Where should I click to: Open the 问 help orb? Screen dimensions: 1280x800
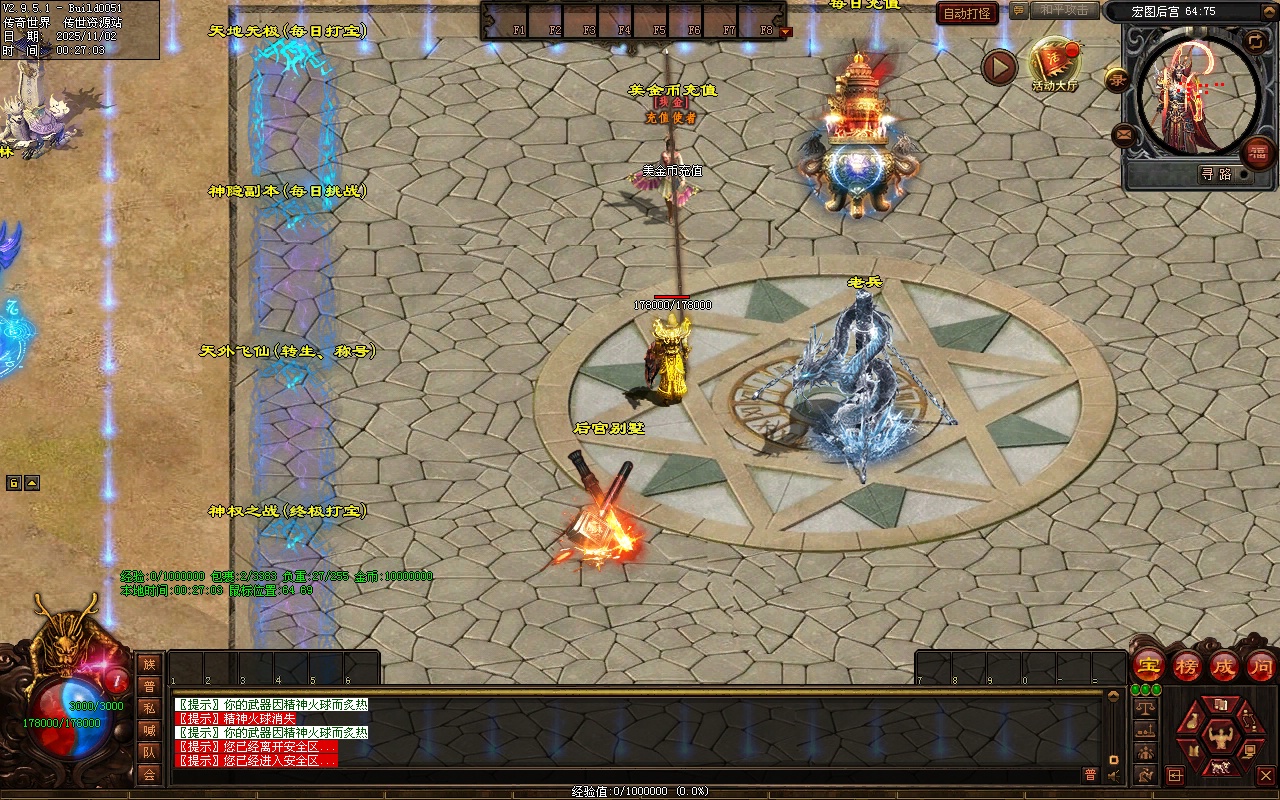point(1260,665)
